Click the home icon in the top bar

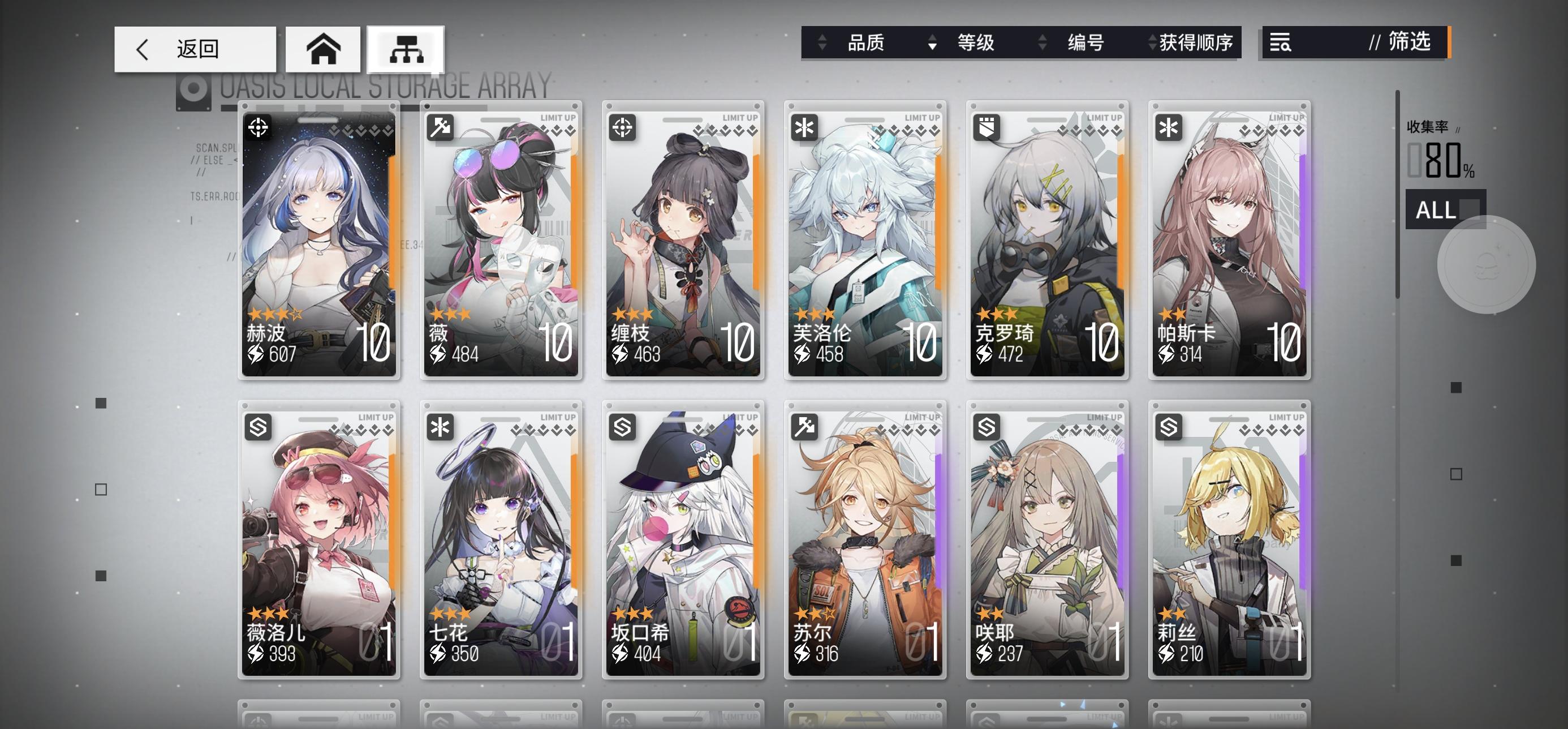323,49
